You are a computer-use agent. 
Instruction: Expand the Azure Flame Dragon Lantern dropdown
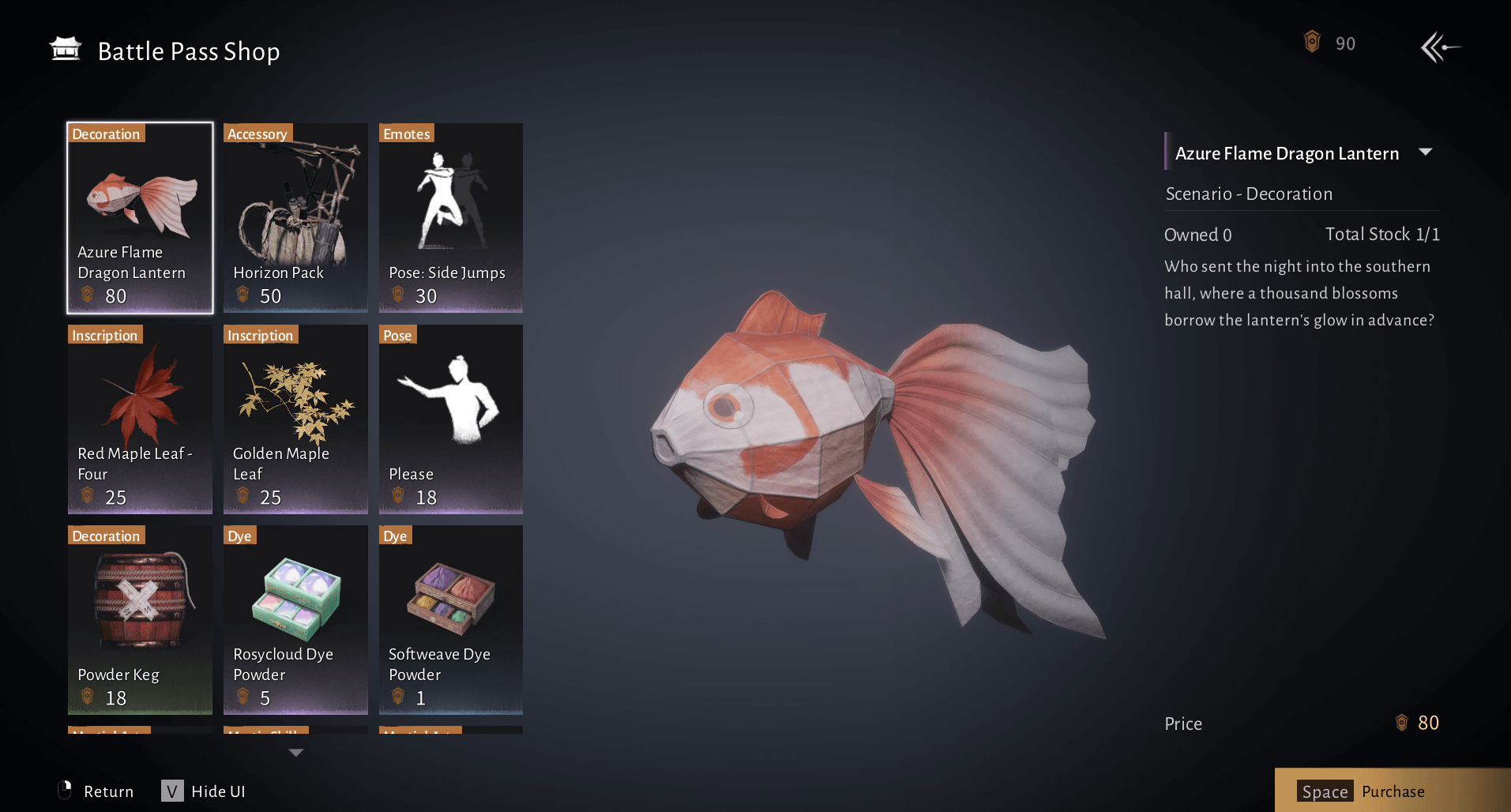pyautogui.click(x=1426, y=152)
